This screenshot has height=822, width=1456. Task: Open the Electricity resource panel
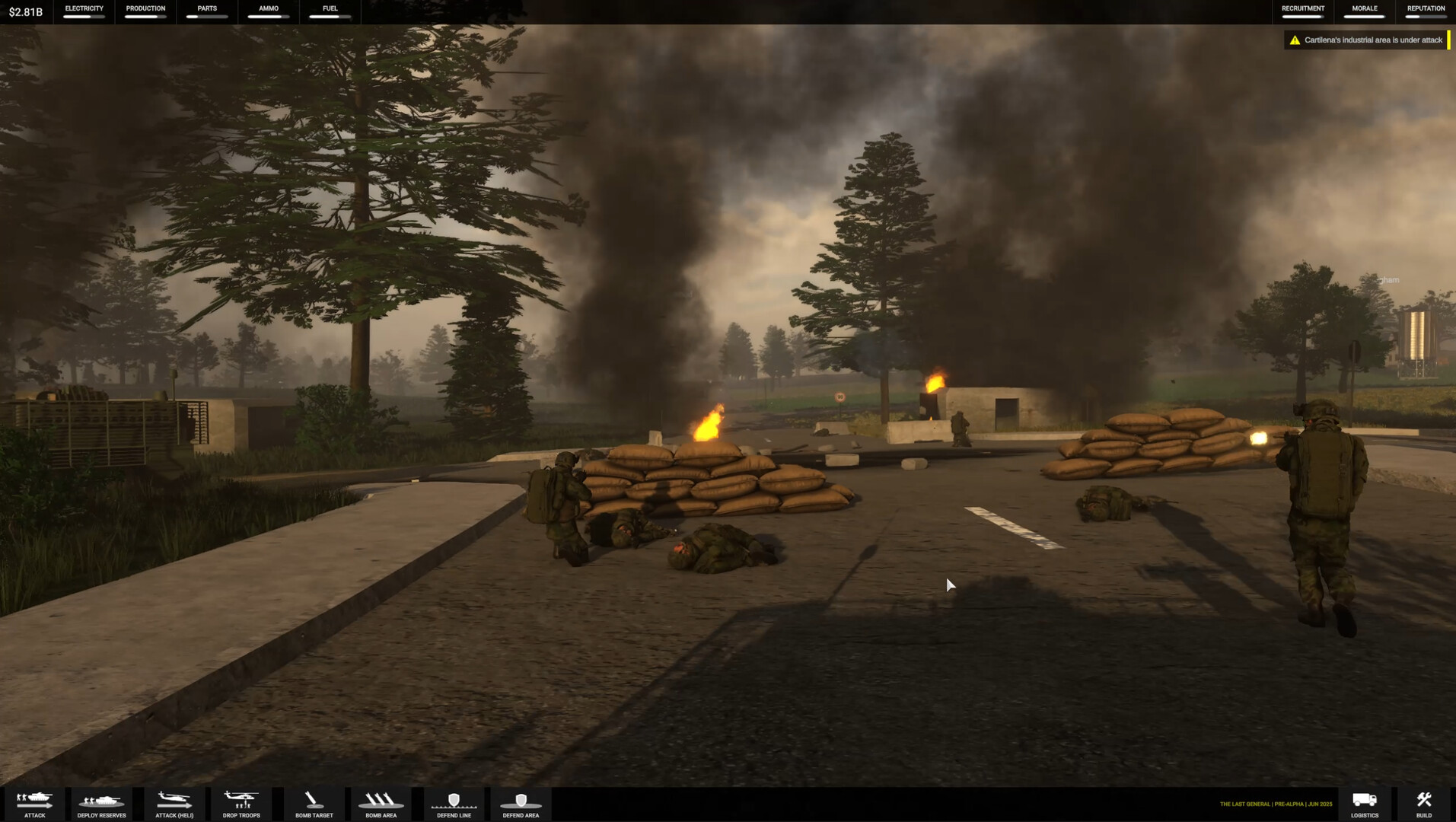coord(83,10)
